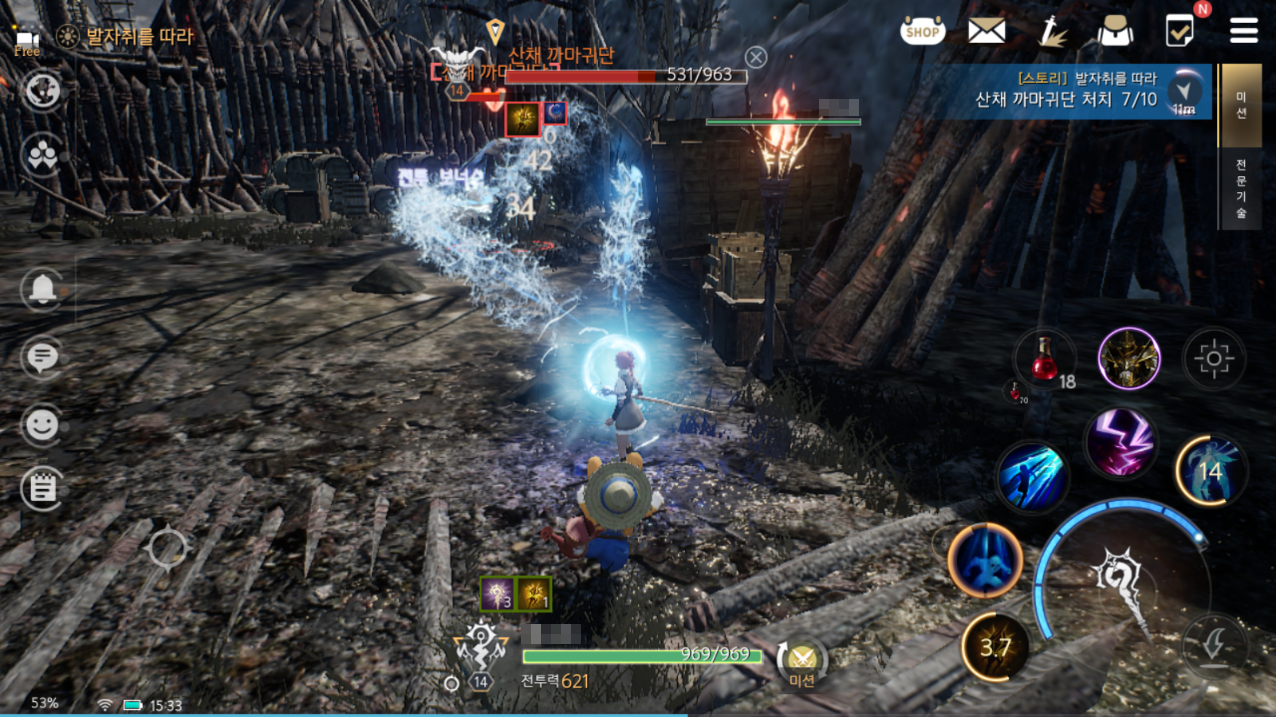The height and width of the screenshot is (717, 1276).
Task: Open the smiley emote menu
Action: [x=43, y=426]
